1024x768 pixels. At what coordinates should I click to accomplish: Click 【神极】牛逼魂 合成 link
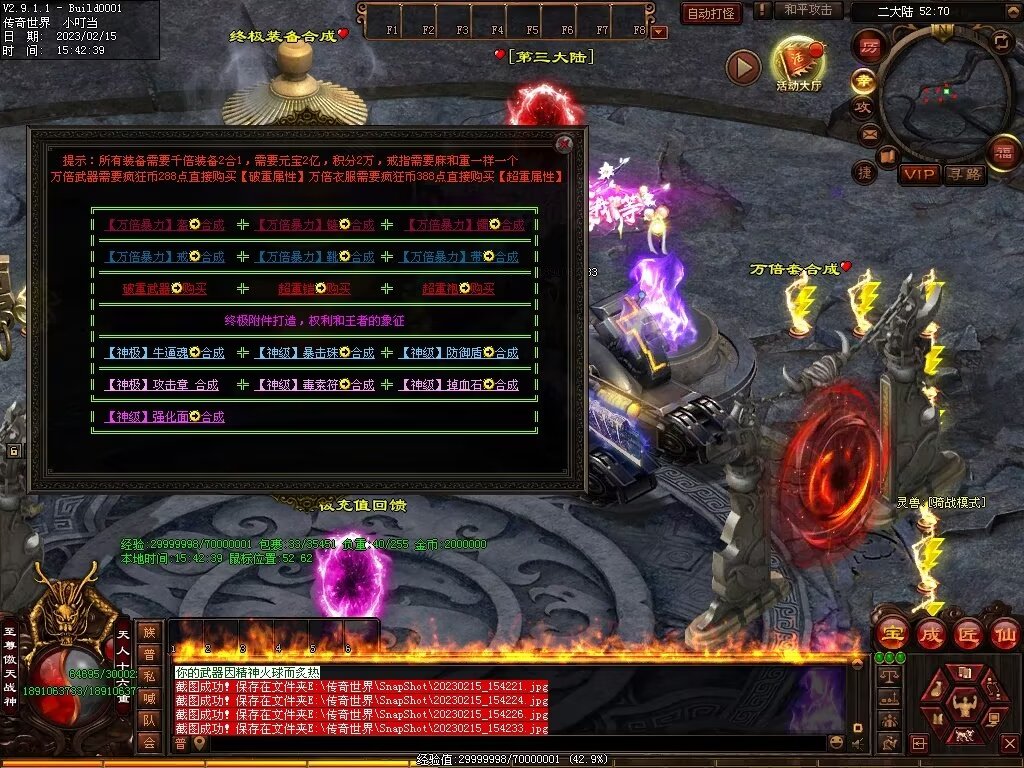[x=164, y=353]
